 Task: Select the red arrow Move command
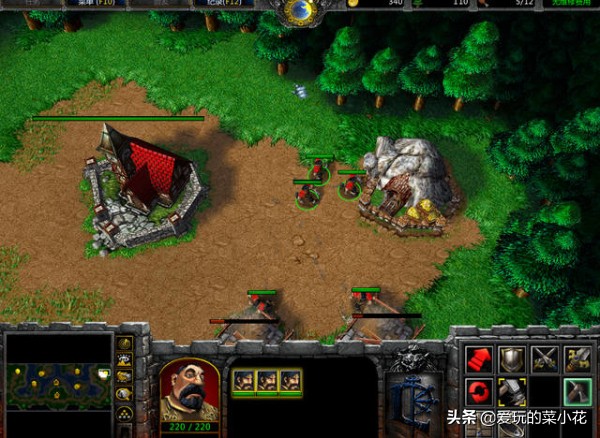(x=478, y=359)
